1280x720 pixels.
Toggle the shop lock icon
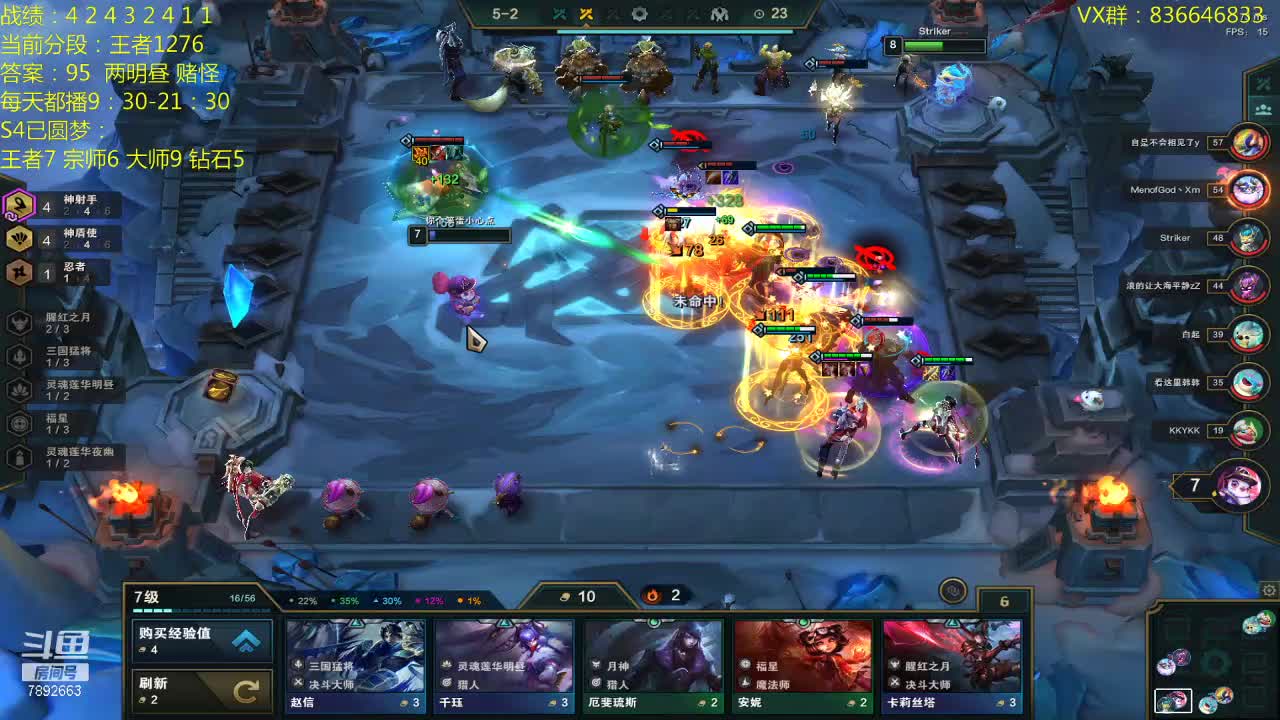[x=953, y=591]
